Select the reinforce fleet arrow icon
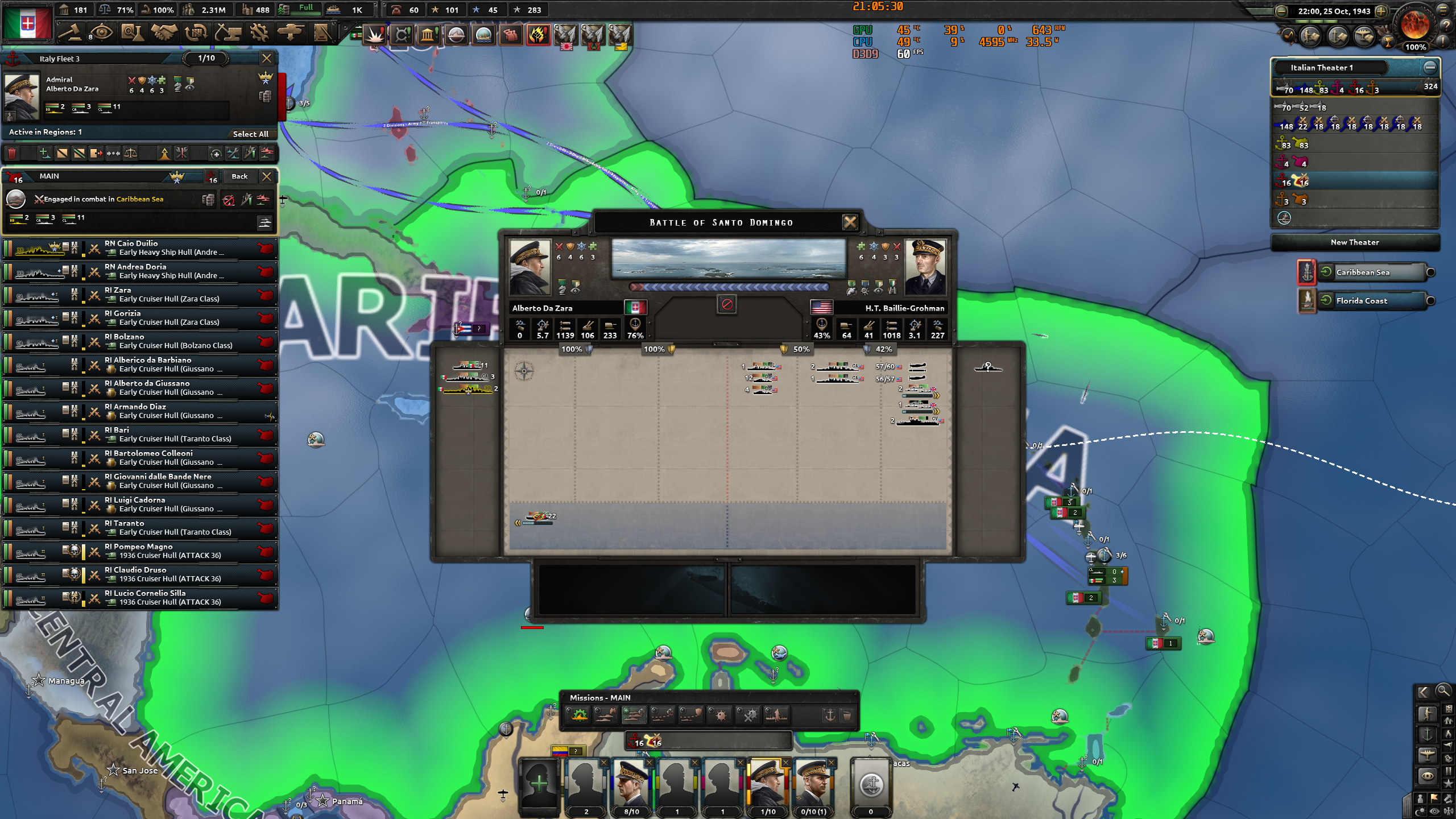The height and width of the screenshot is (819, 1456). pyautogui.click(x=164, y=154)
